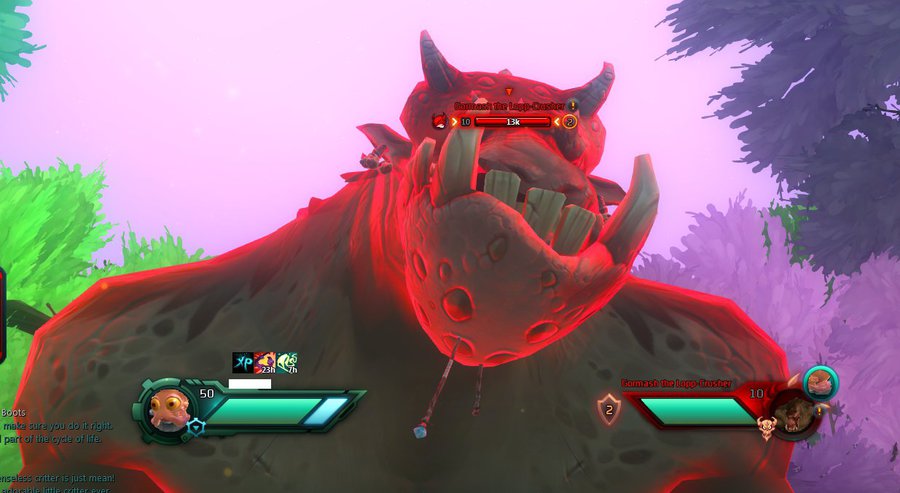900x493 pixels.
Task: Select the target-of-target portrait
Action: point(820,382)
